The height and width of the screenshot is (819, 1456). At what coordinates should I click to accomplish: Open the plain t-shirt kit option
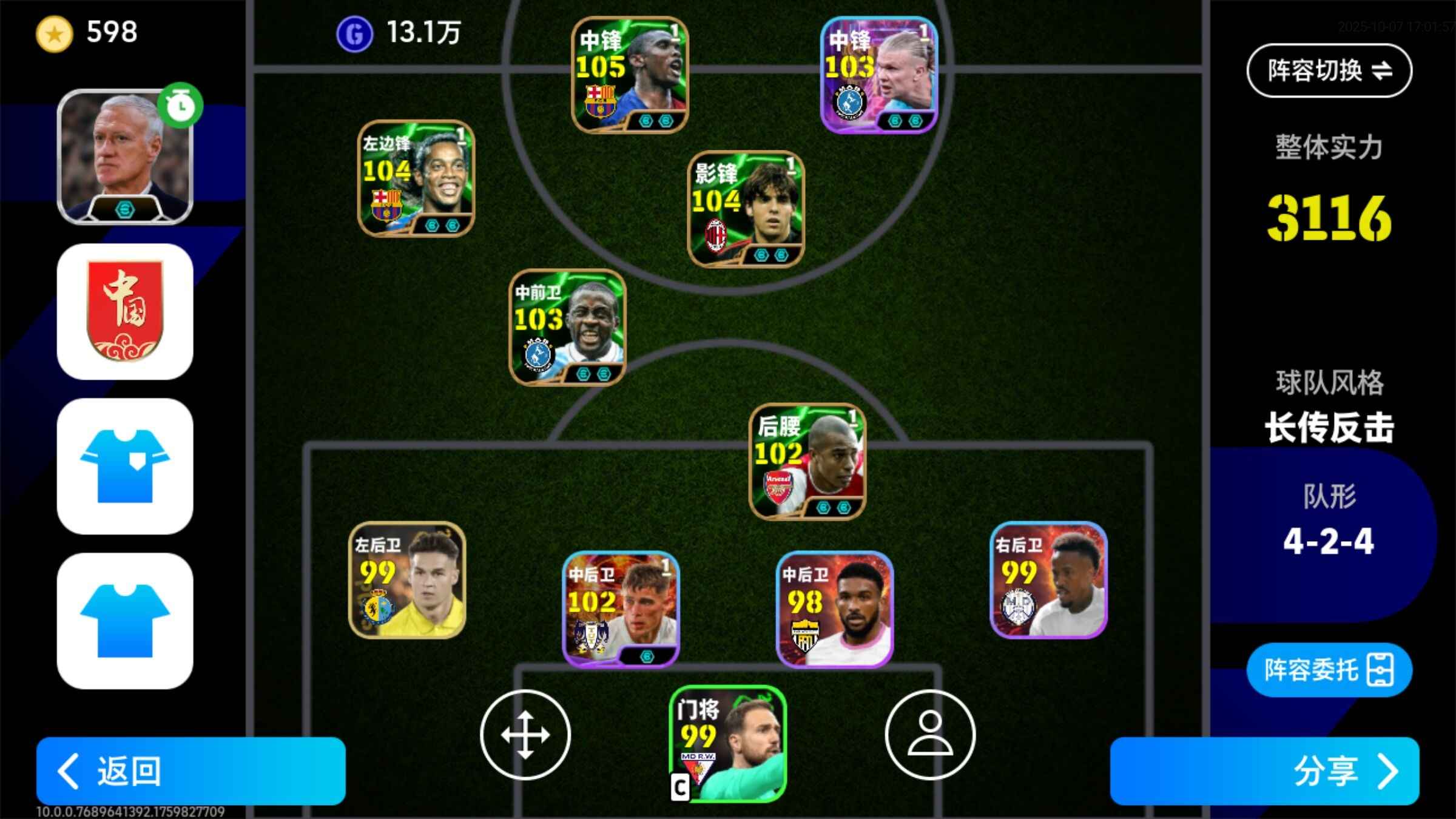[125, 621]
